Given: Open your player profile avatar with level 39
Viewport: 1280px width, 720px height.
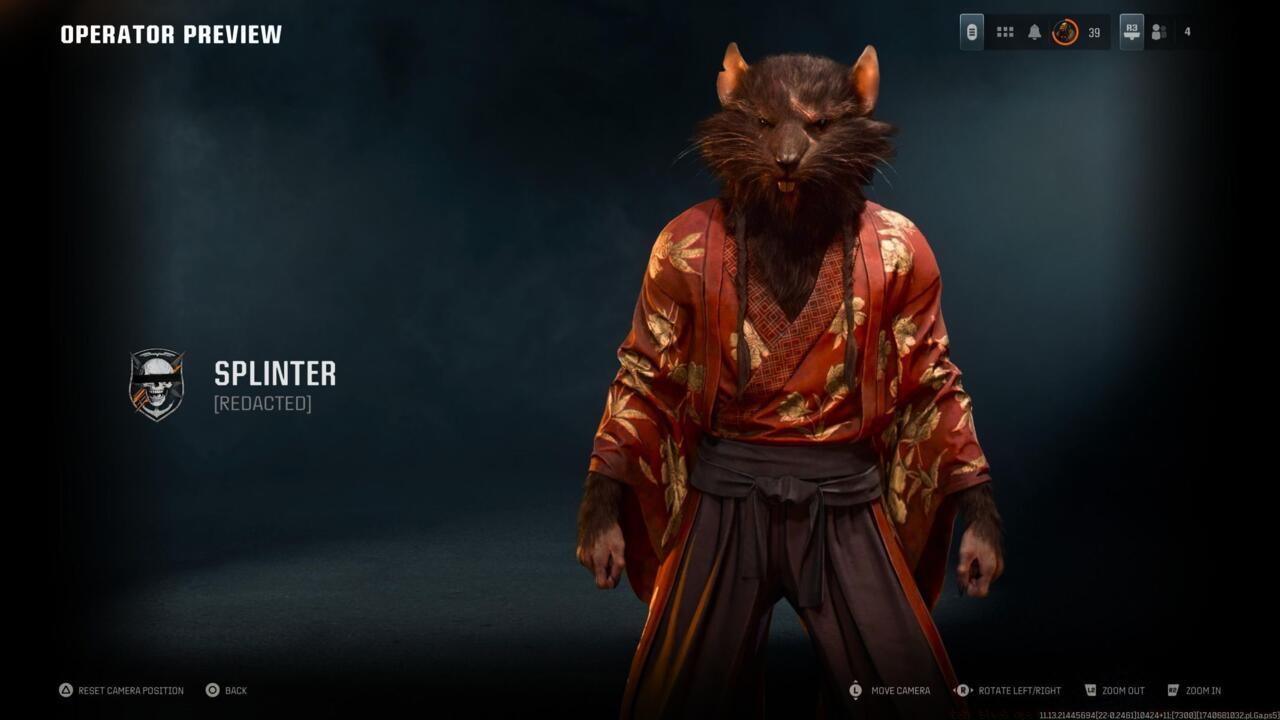Looking at the screenshot, I should pyautogui.click(x=1064, y=31).
